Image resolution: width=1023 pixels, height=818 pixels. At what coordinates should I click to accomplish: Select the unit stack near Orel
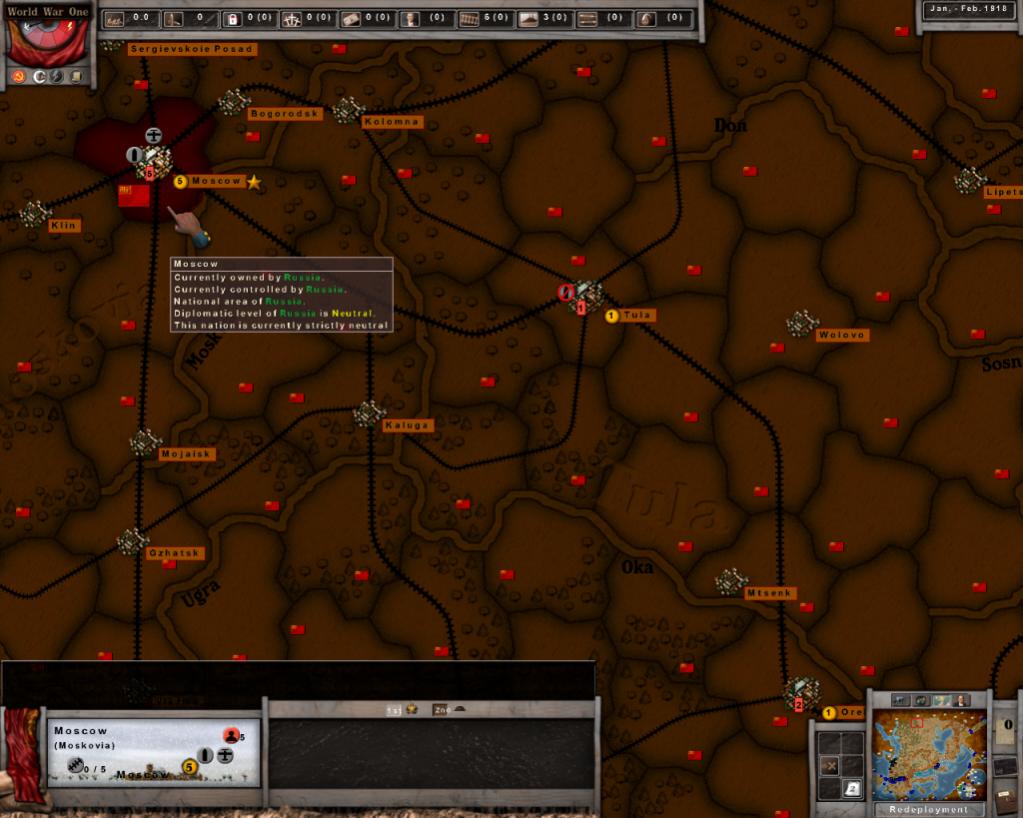800,691
